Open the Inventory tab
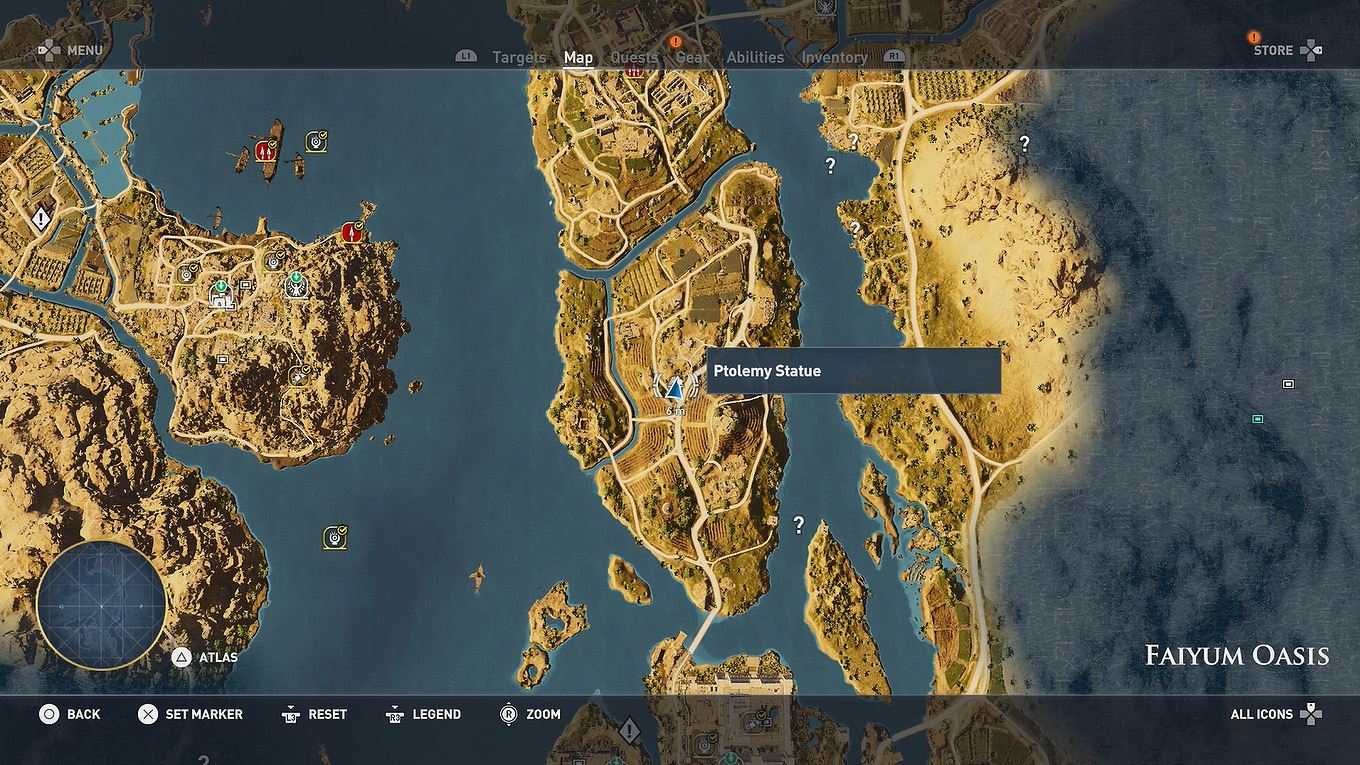The image size is (1360, 765). coord(834,57)
